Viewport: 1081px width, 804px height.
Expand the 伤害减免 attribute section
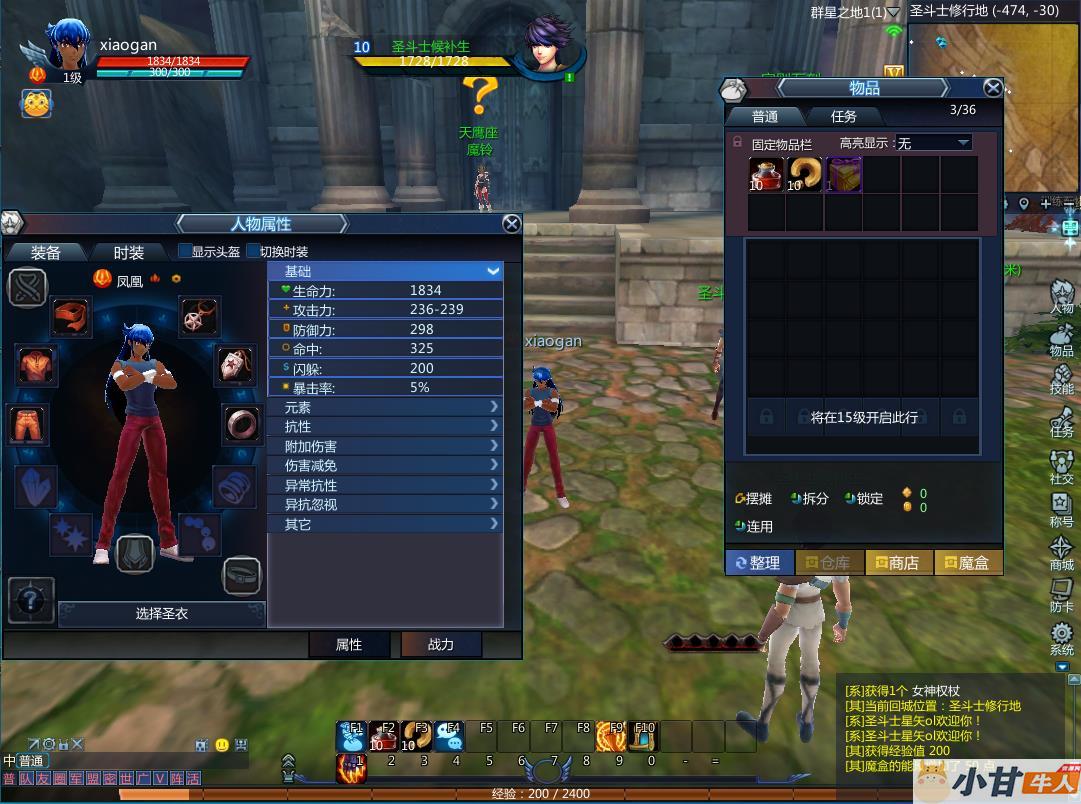pyautogui.click(x=385, y=466)
